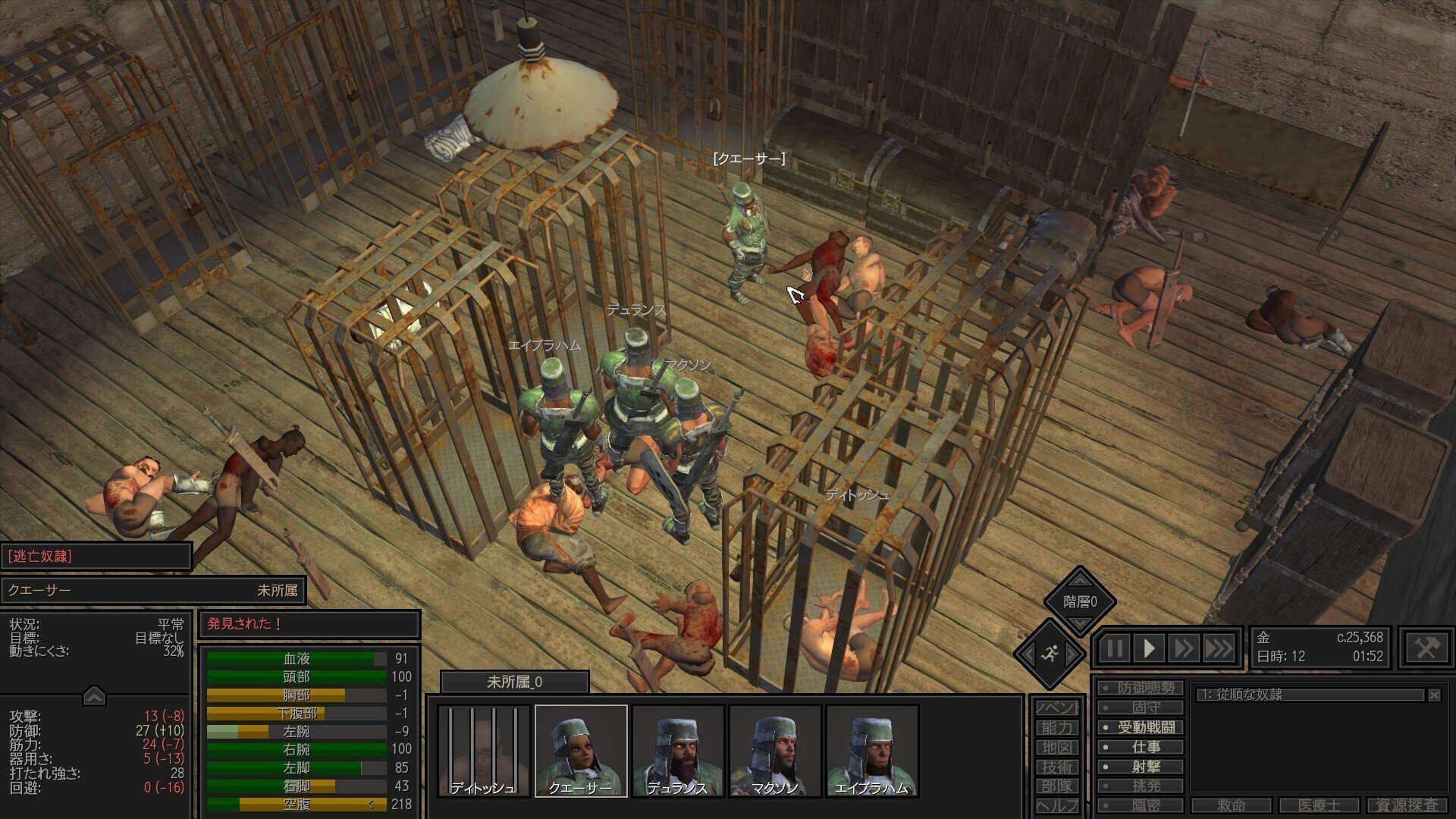Open the 地図 map screen

pyautogui.click(x=1058, y=746)
